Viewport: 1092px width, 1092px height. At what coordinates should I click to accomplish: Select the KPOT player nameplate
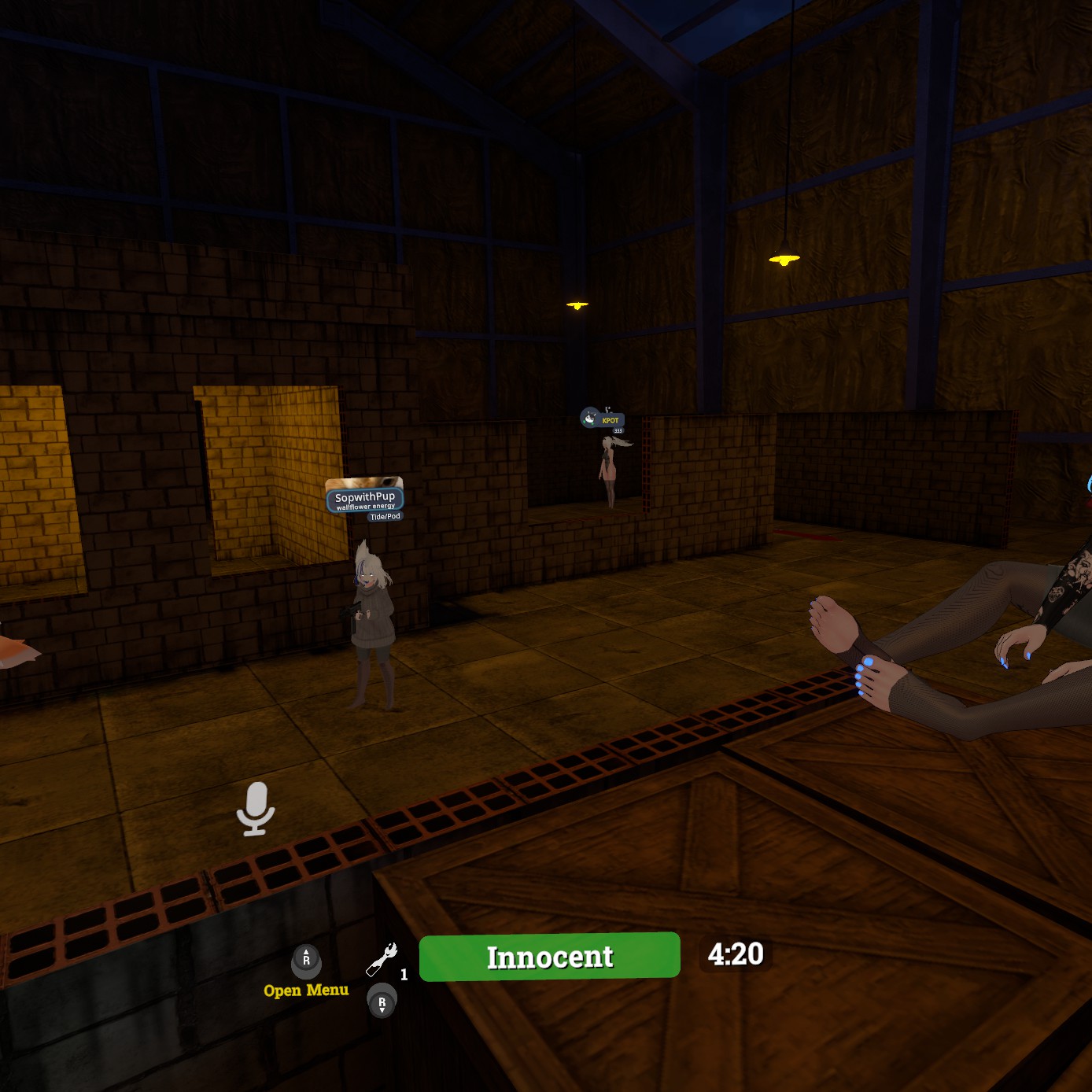(610, 420)
